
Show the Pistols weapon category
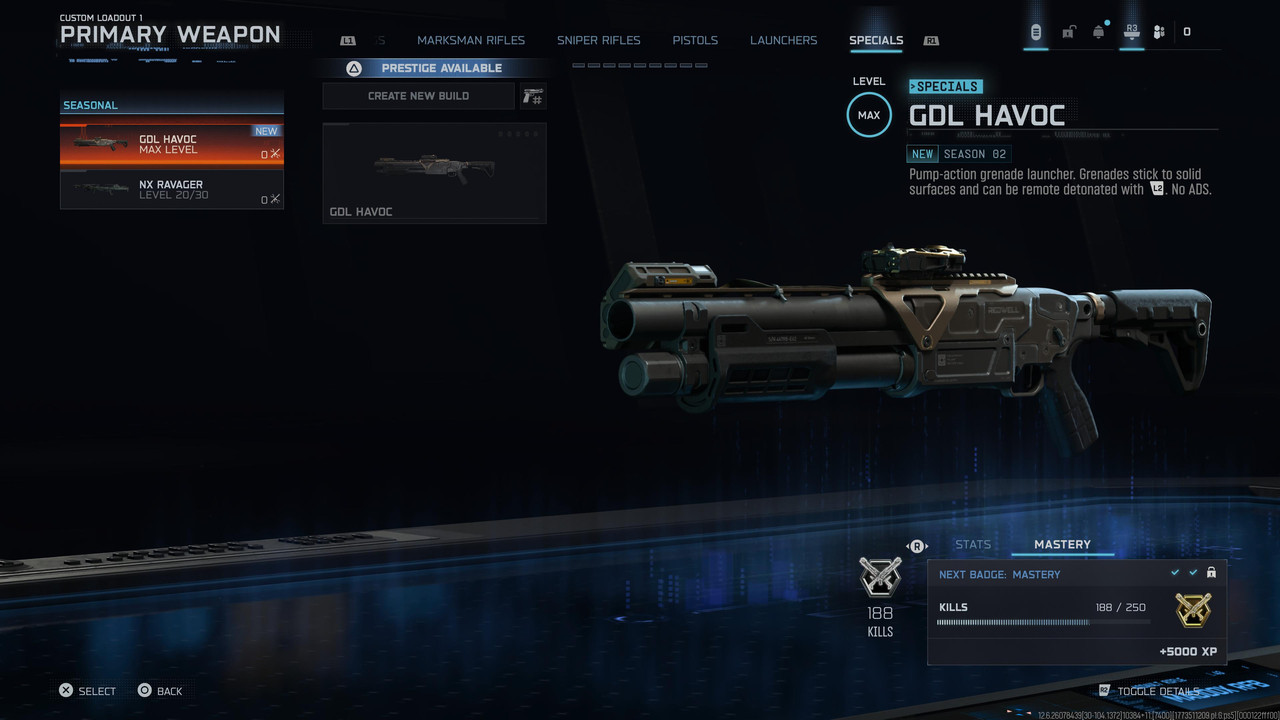[x=695, y=40]
